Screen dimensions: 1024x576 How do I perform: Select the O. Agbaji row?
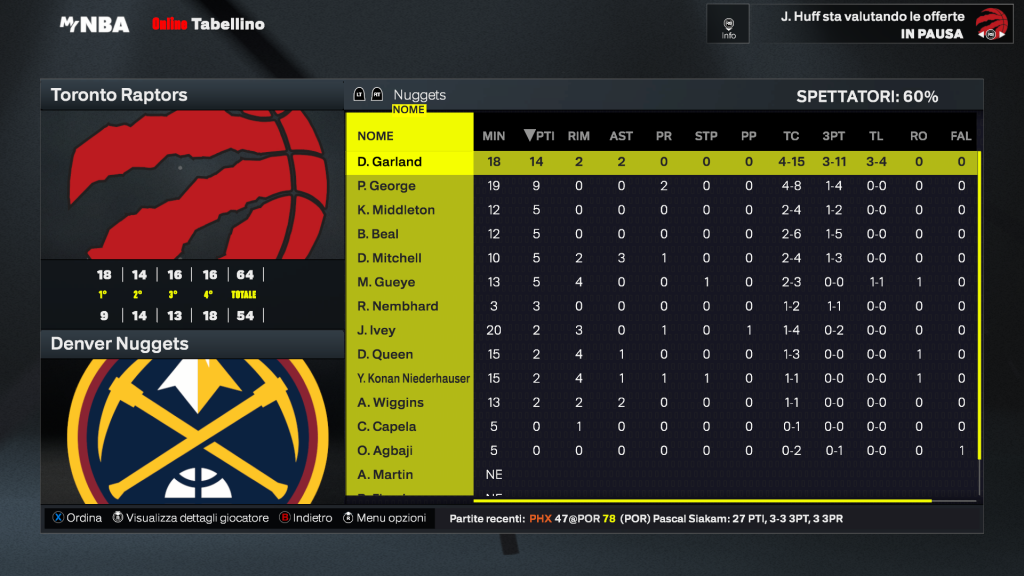coord(386,450)
